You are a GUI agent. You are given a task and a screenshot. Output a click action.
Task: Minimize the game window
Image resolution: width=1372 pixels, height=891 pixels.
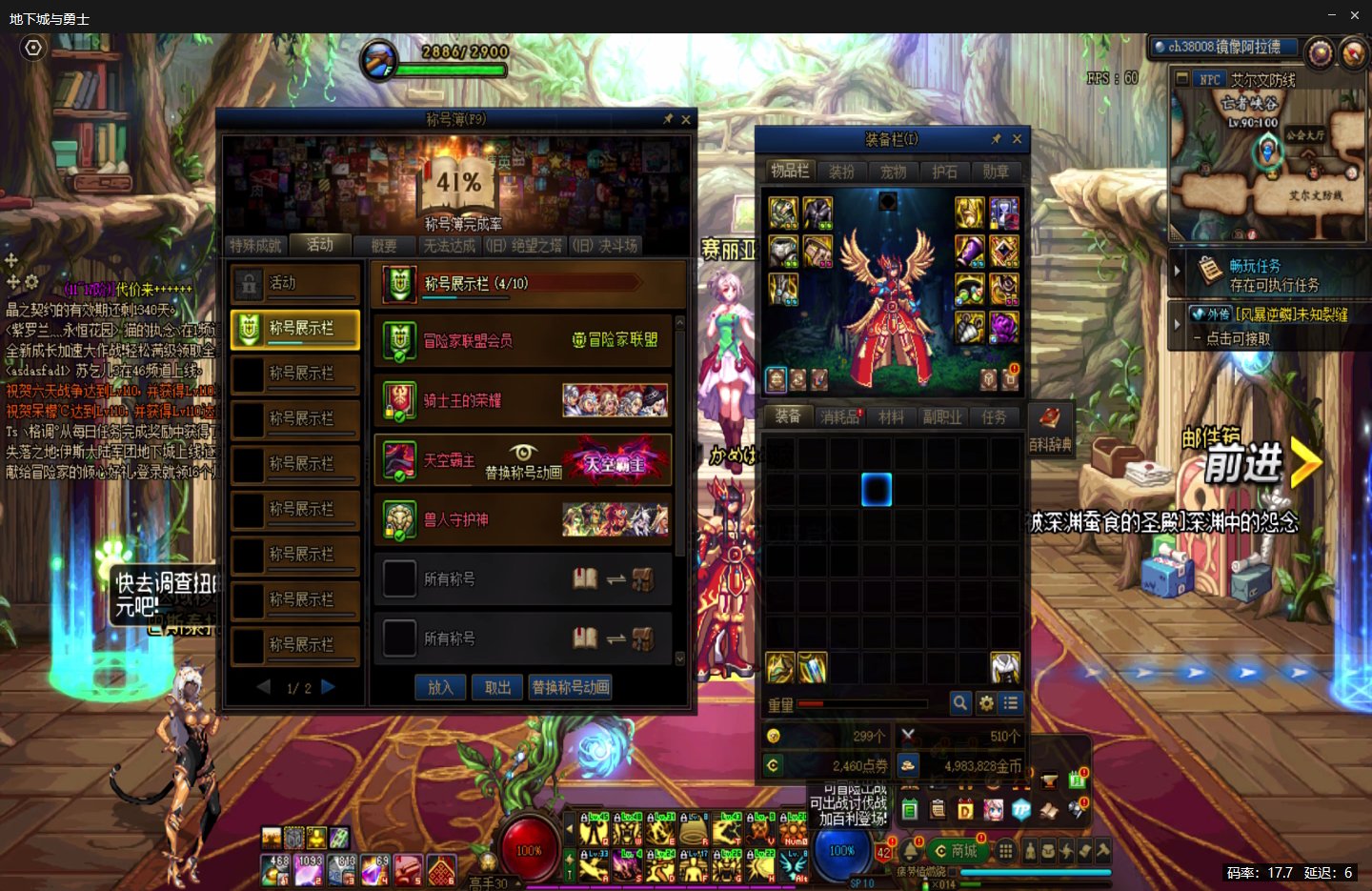(1331, 15)
